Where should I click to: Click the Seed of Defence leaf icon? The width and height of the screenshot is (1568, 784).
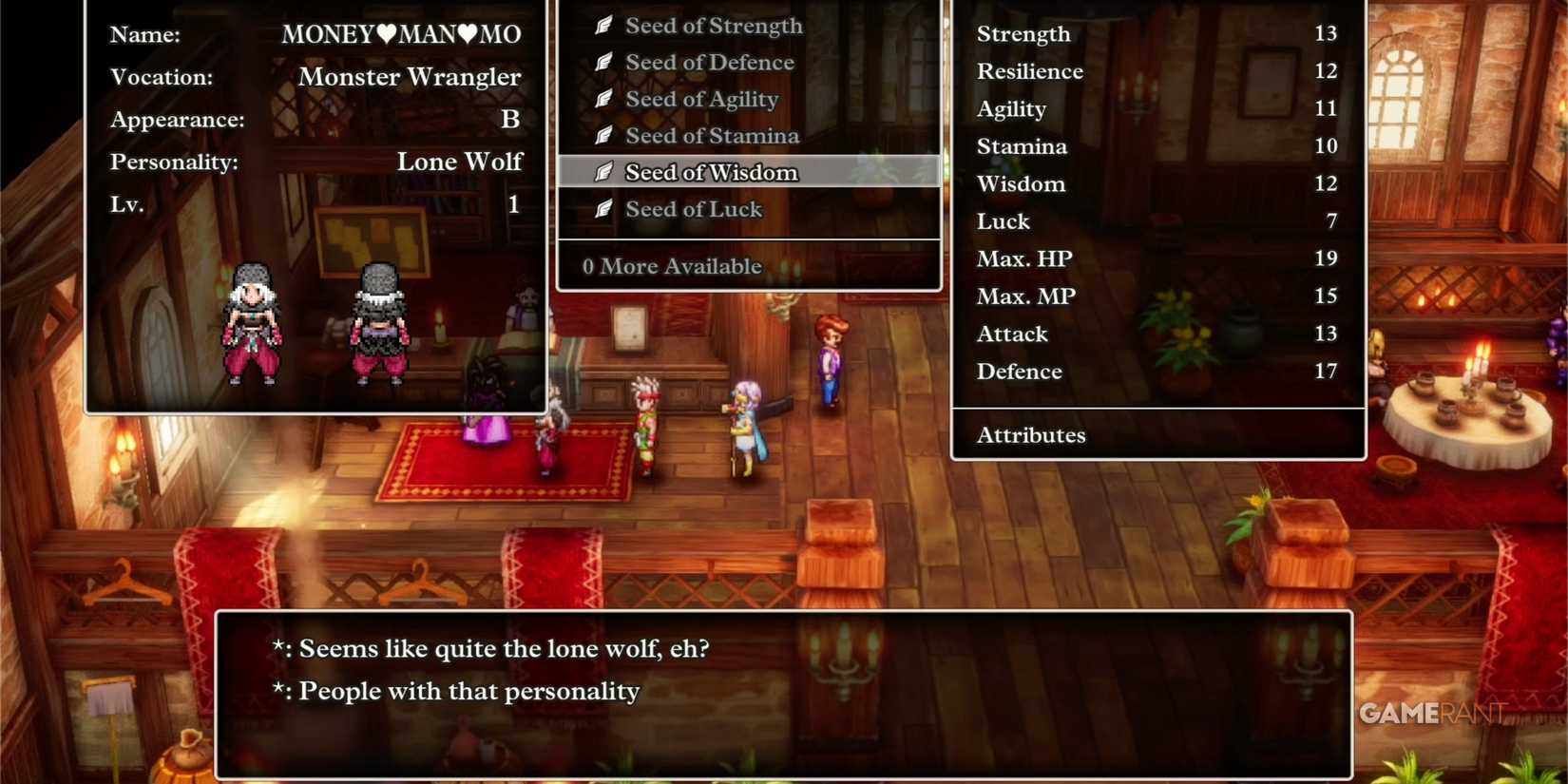(602, 62)
